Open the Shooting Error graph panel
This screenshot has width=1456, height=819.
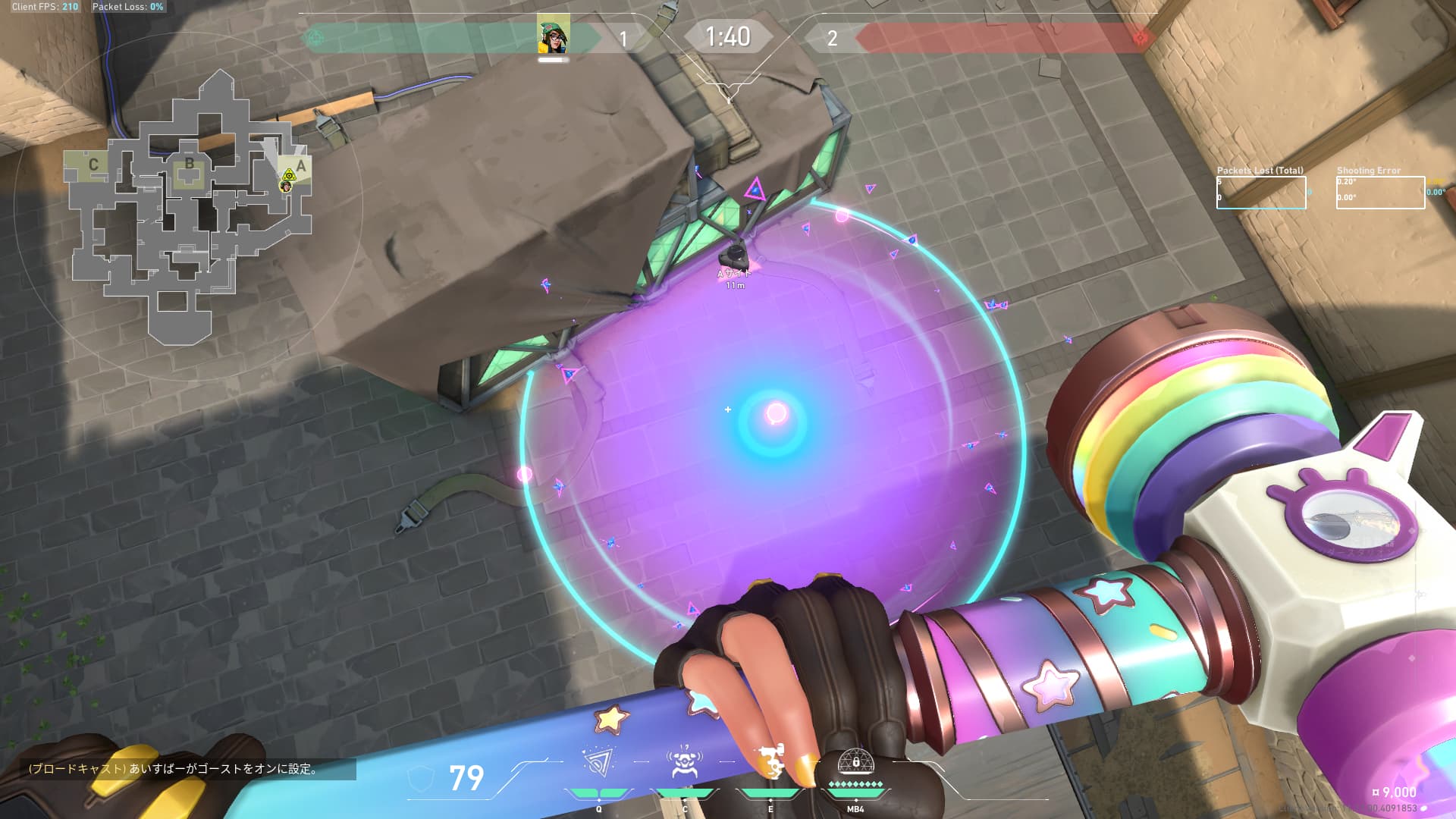coord(1380,193)
